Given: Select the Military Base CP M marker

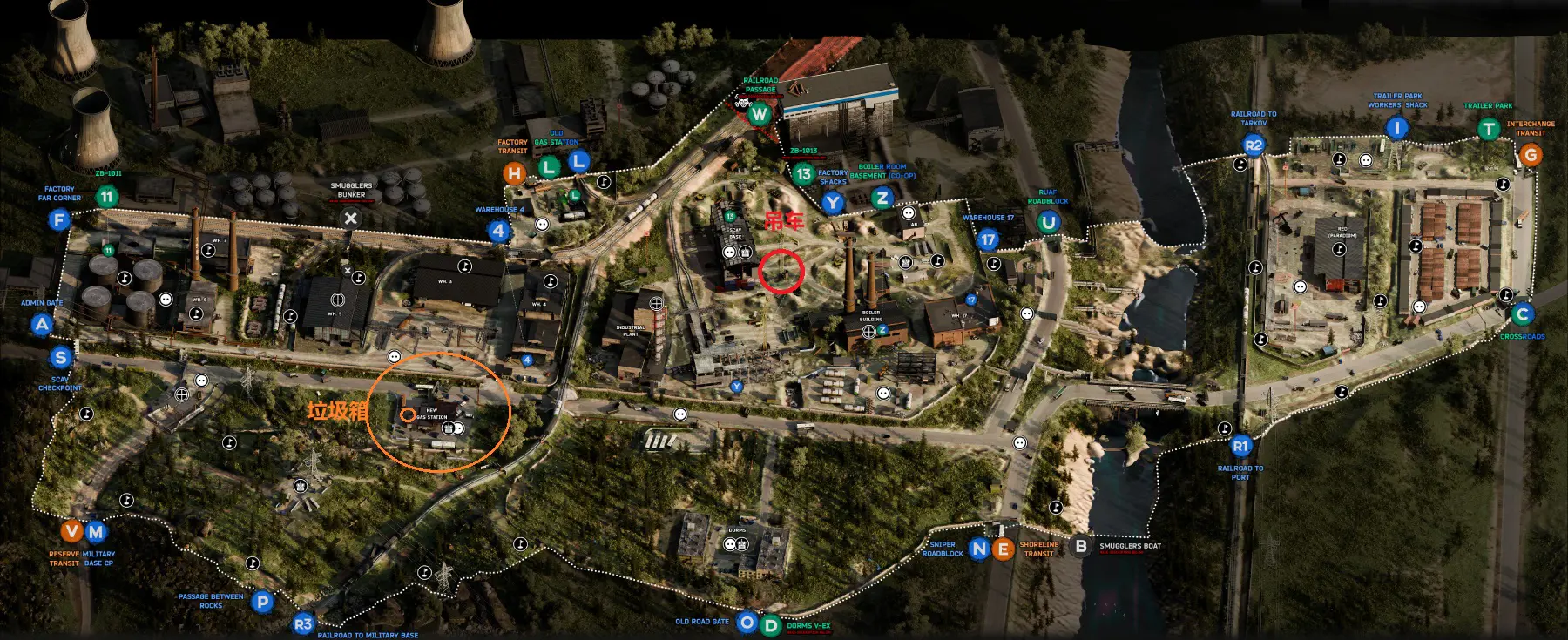Looking at the screenshot, I should pos(96,531).
